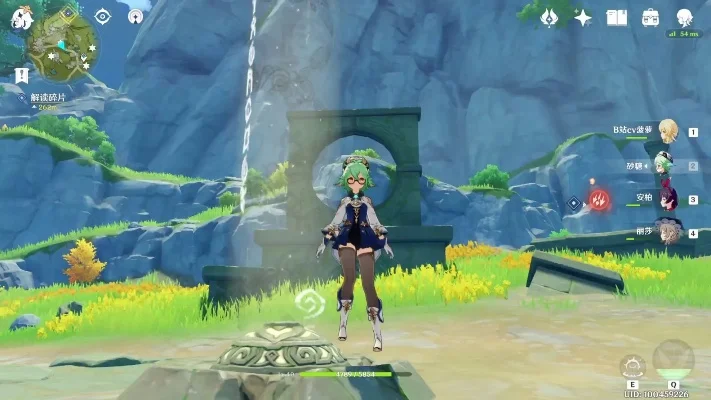Viewport: 711px width, 400px height.
Task: Open the backpack inventory icon
Action: (x=651, y=17)
